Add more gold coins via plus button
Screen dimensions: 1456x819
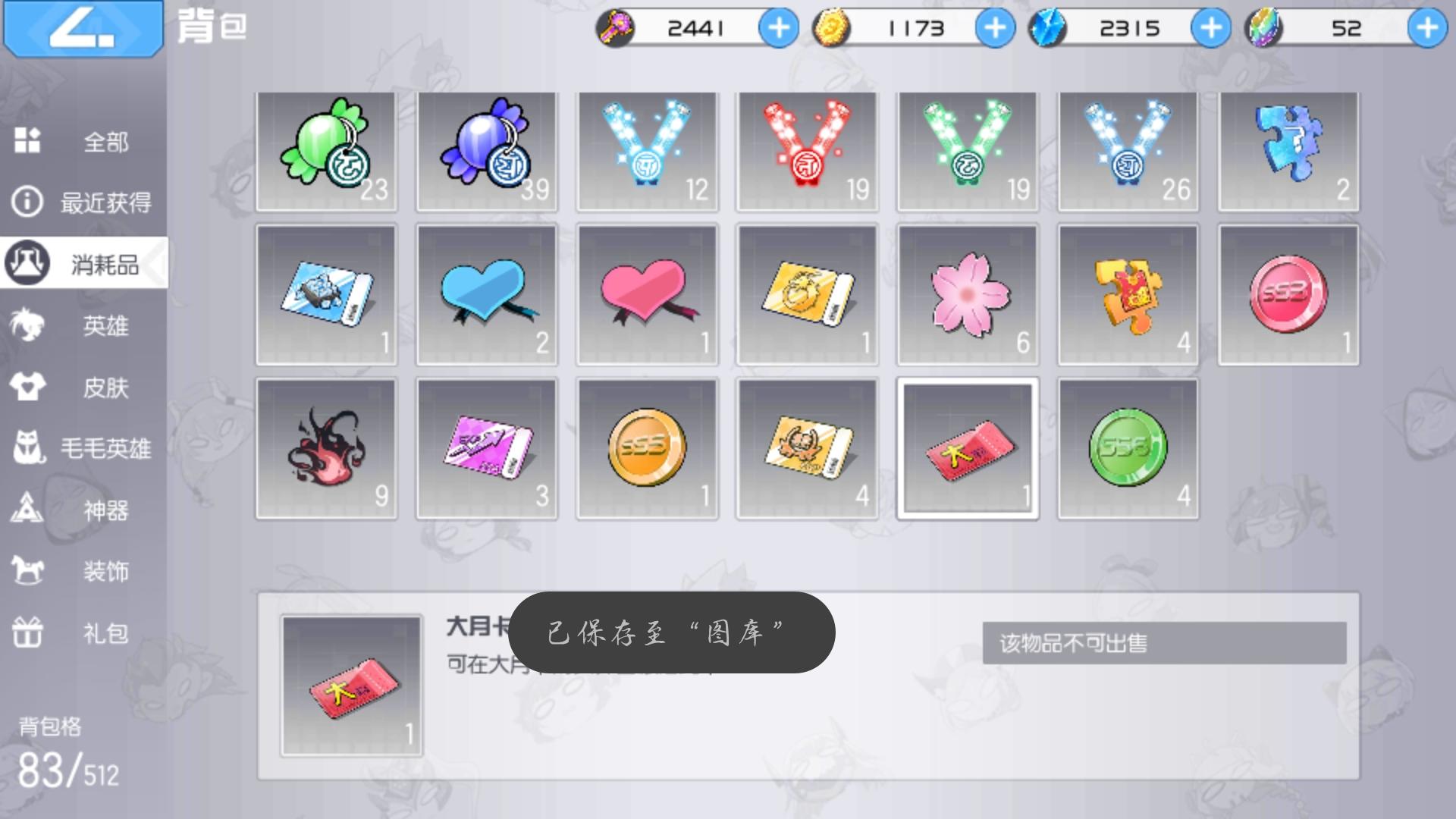point(994,28)
